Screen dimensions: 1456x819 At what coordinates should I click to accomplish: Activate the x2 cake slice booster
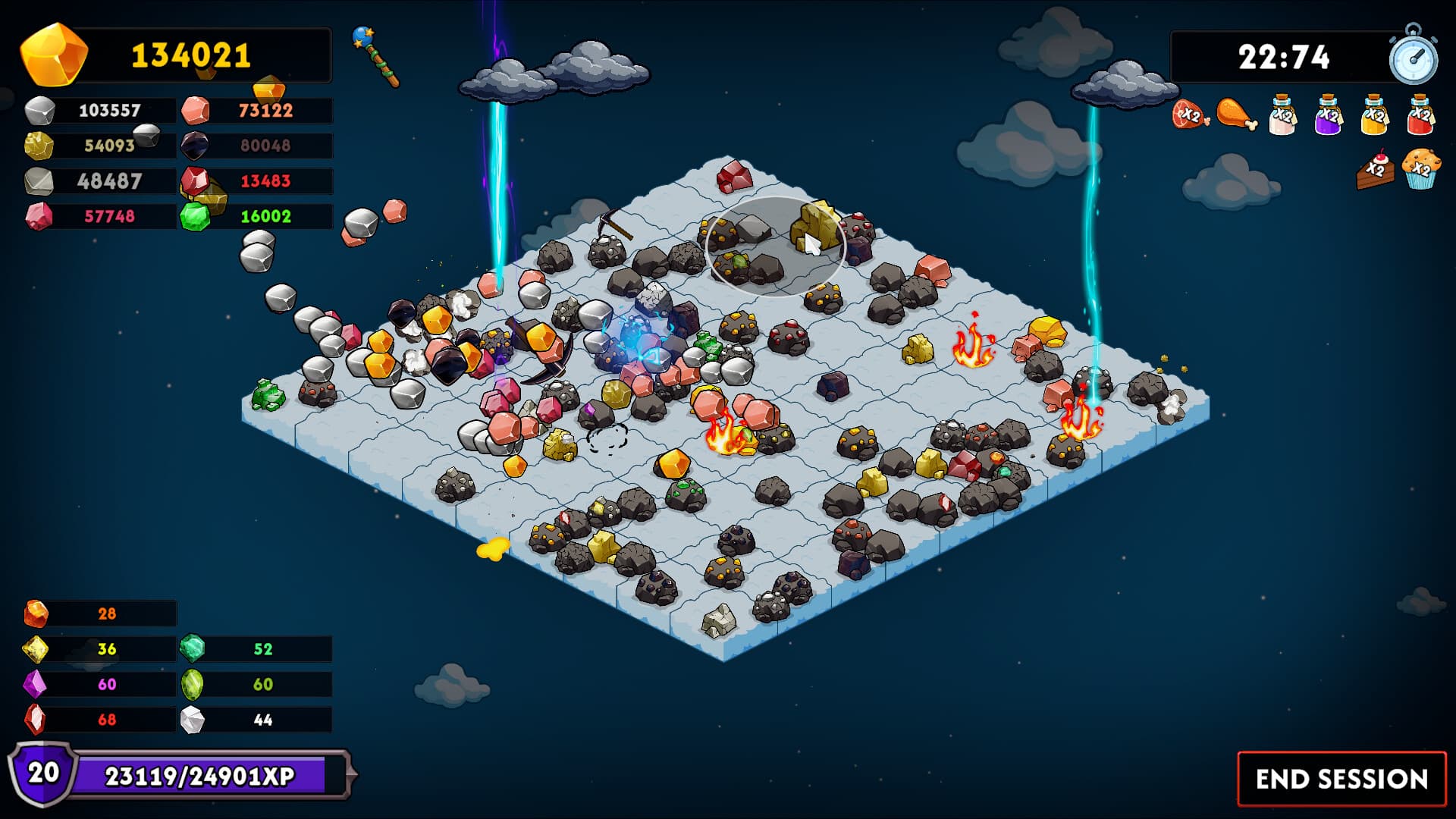1376,173
